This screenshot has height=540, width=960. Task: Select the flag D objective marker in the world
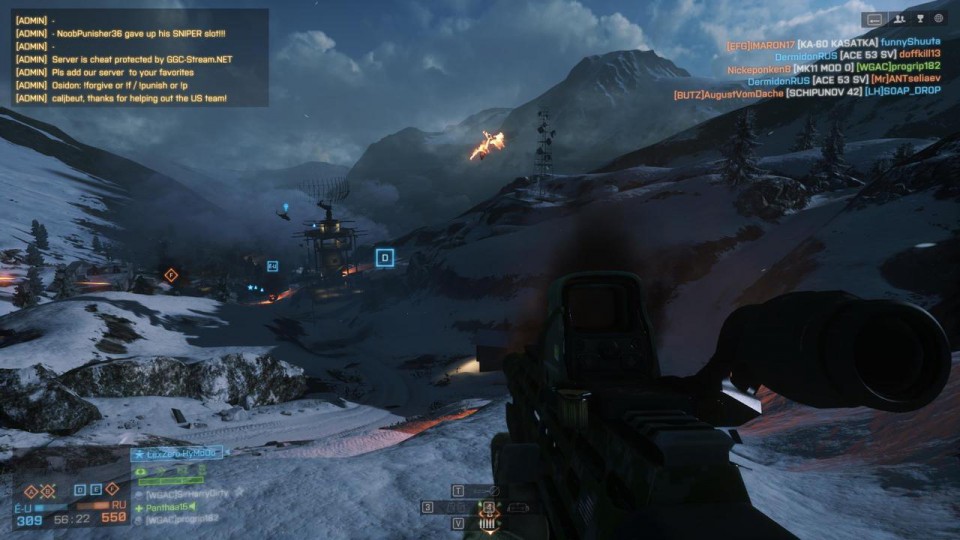coord(384,258)
